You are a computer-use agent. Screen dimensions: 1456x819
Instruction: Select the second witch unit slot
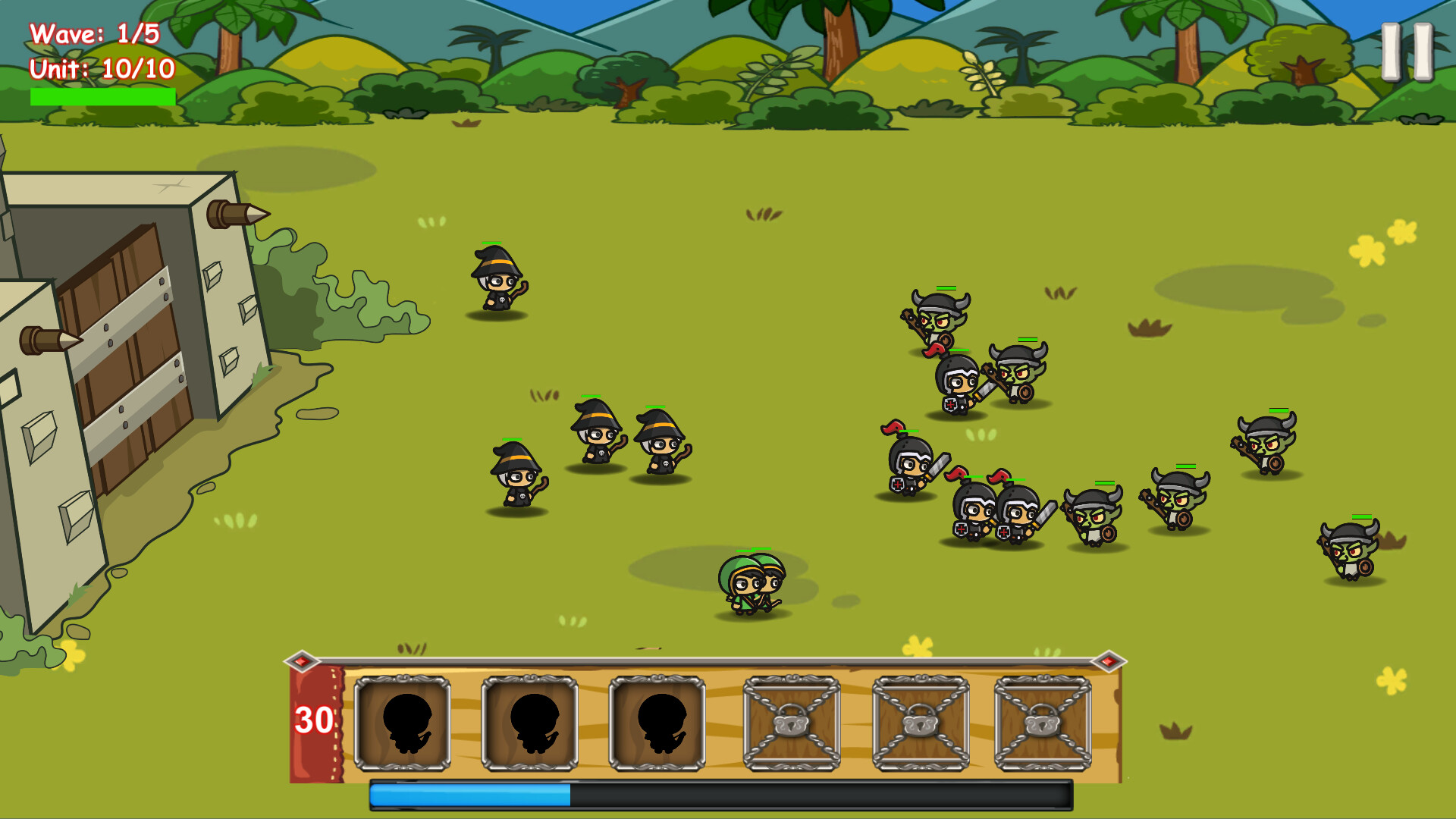click(531, 724)
